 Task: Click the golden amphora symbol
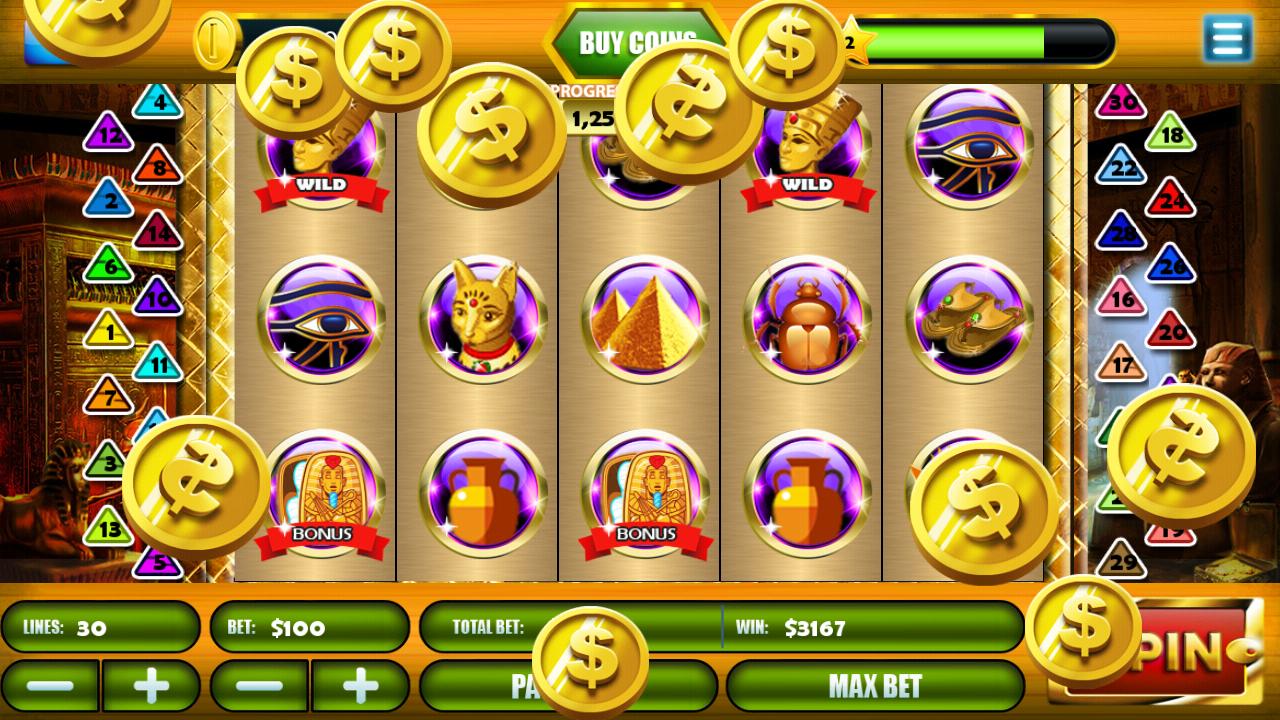click(x=481, y=494)
